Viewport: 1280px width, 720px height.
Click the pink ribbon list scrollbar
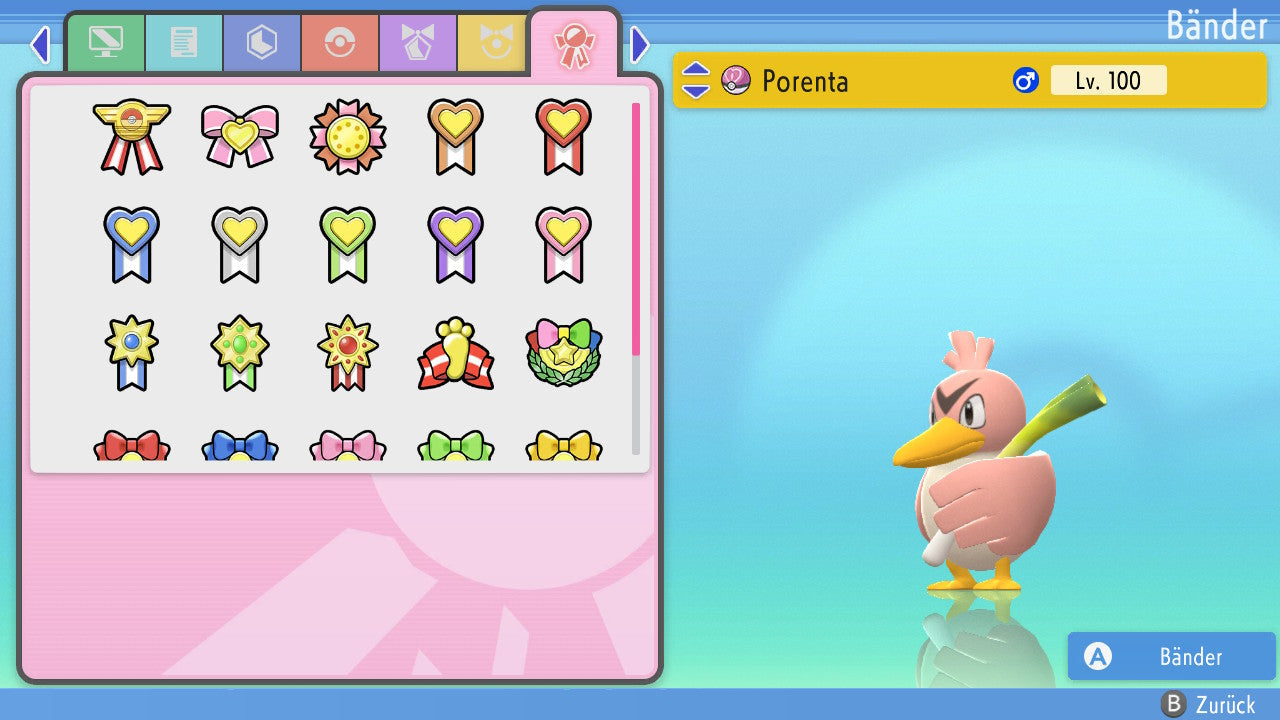tap(636, 228)
